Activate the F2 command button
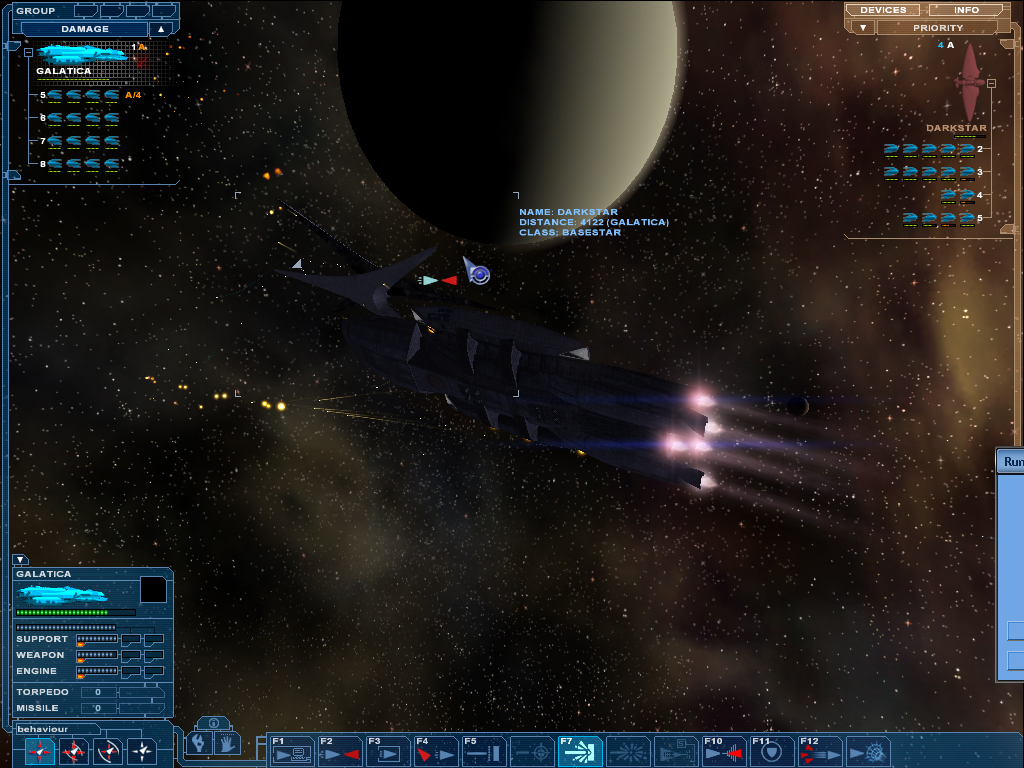 tap(340, 750)
